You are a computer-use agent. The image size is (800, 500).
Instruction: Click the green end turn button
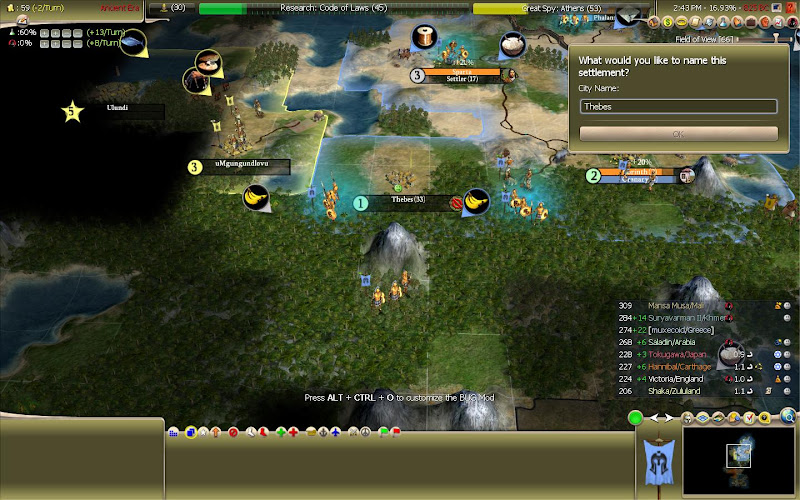coord(634,417)
